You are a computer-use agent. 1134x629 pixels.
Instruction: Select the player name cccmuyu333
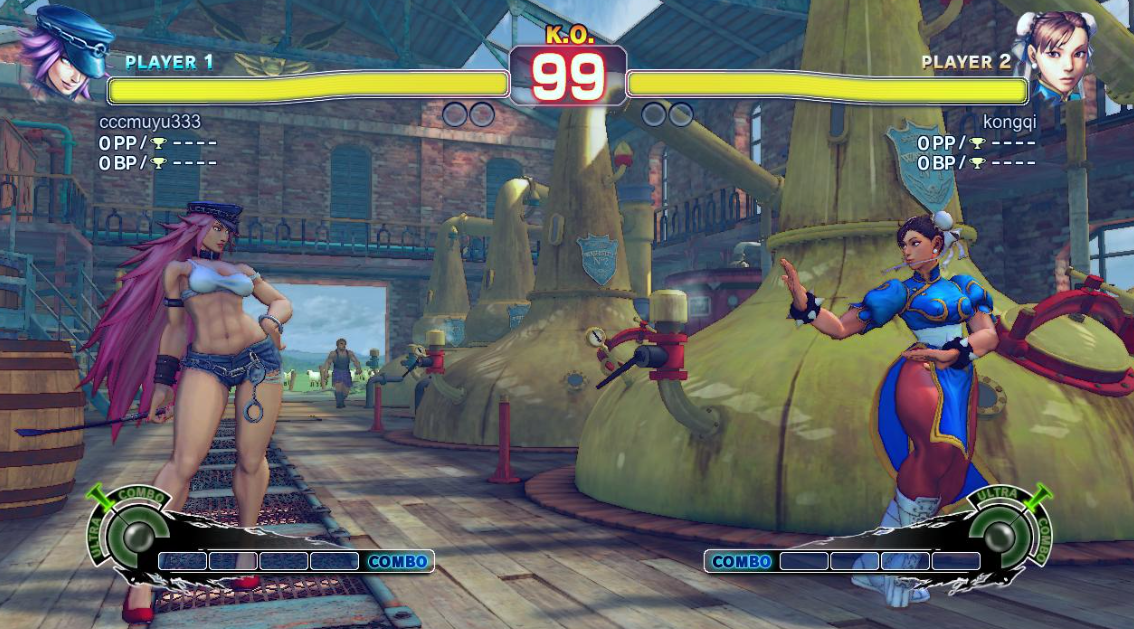point(150,122)
